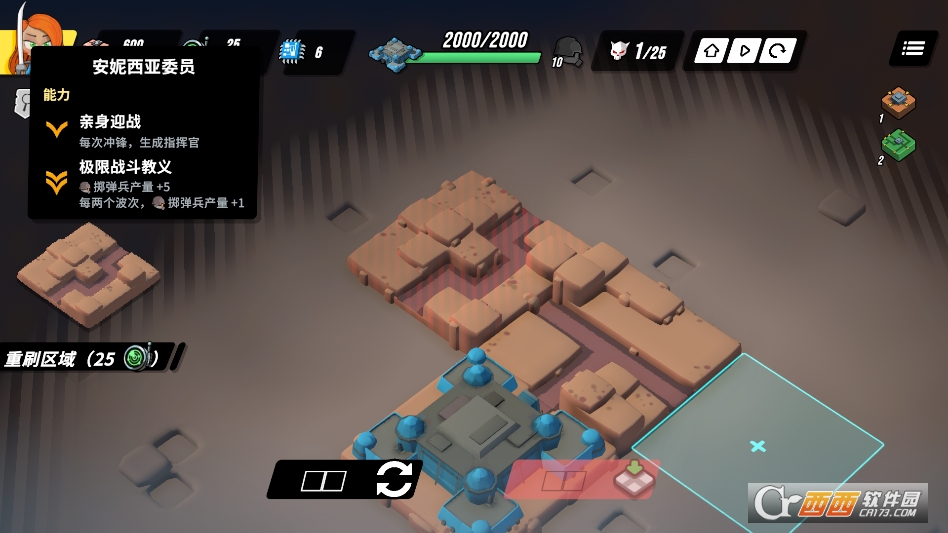Select the cyan highlighted placement tile
The height and width of the screenshot is (533, 948).
pyautogui.click(x=757, y=445)
